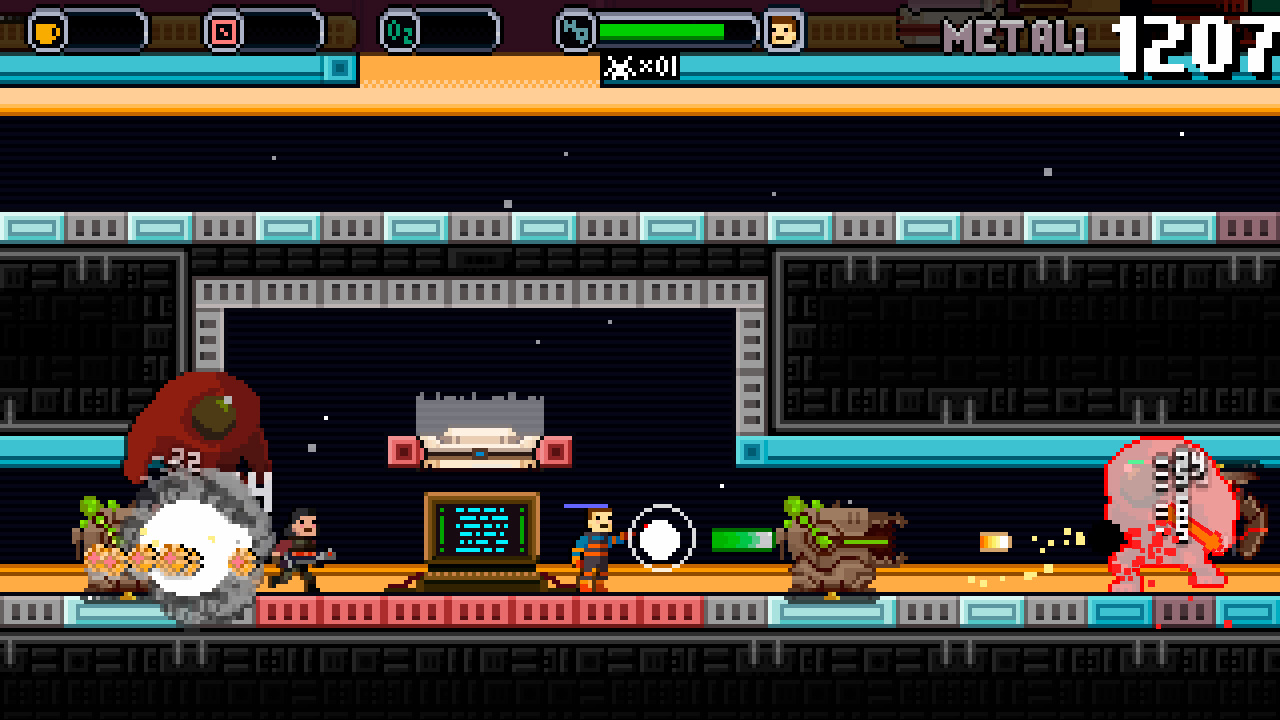Click the white shield orb beside the player
The height and width of the screenshot is (720, 1280).
(x=659, y=538)
